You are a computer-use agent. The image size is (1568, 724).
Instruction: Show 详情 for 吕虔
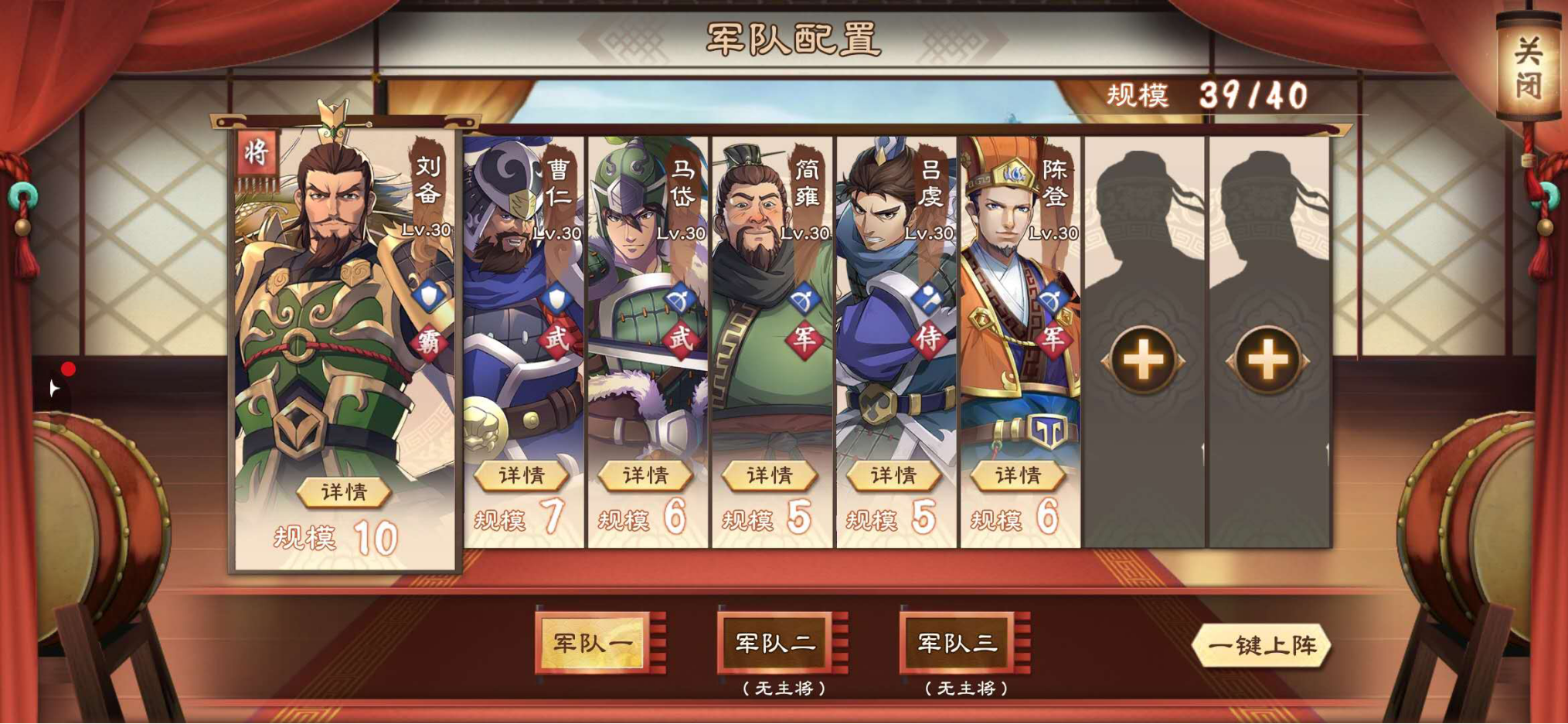(x=893, y=475)
